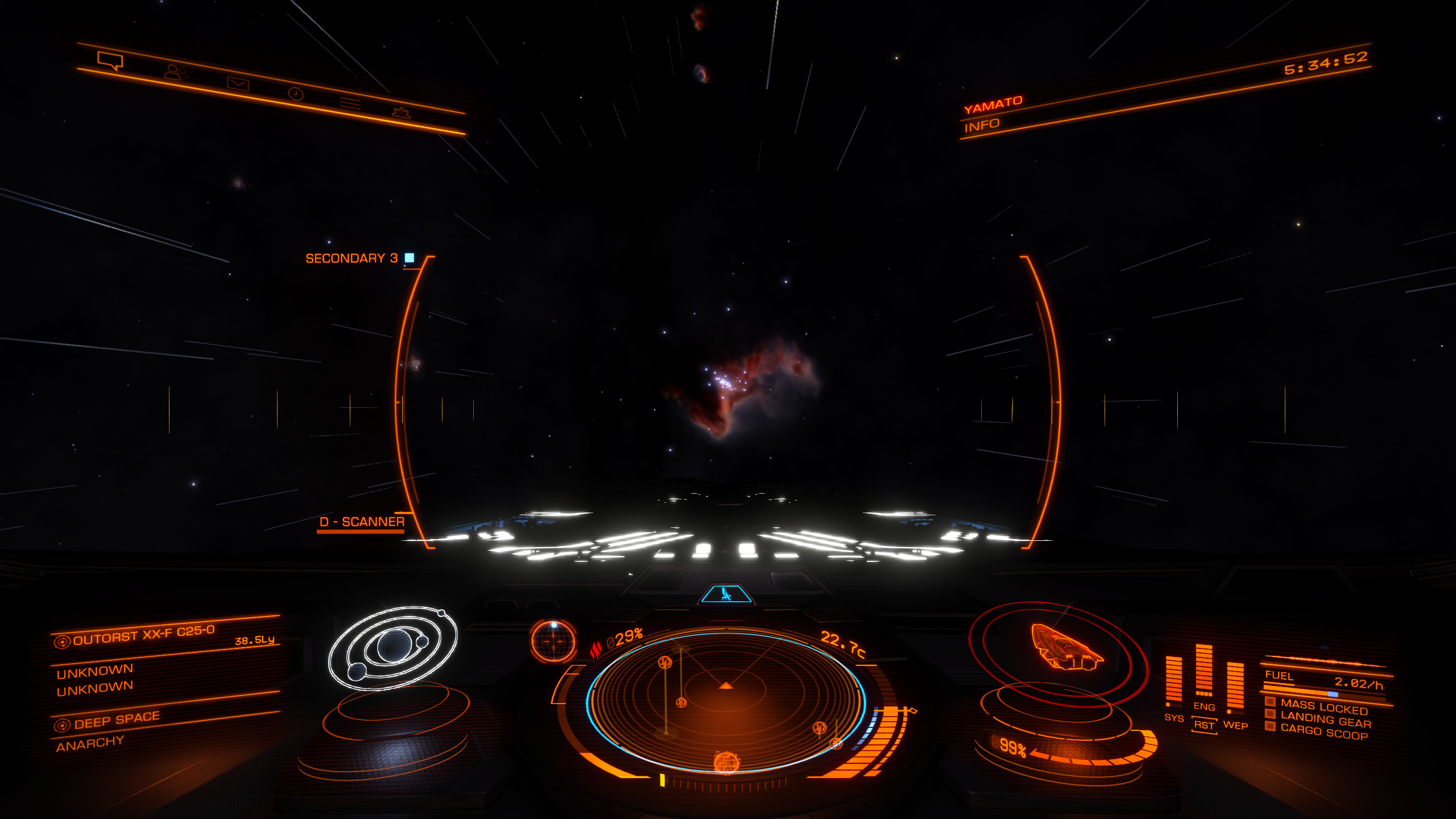
Task: Divert power to SYS capacitor
Action: (x=1173, y=718)
